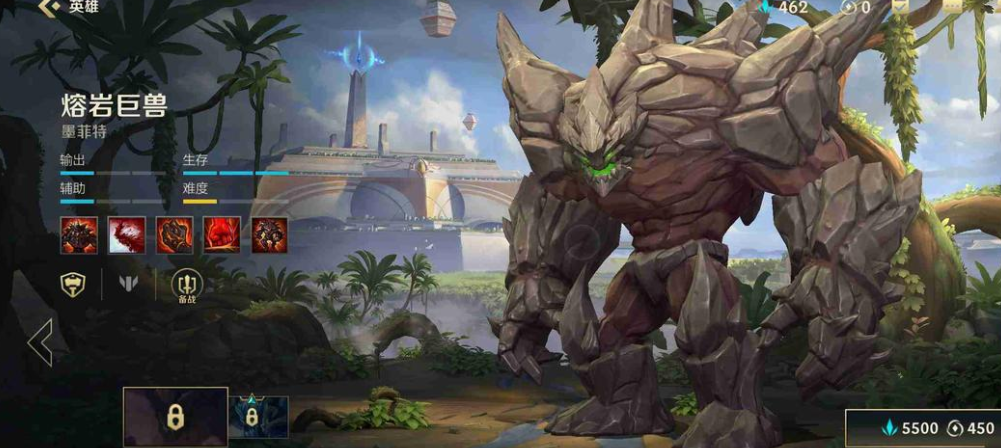View the red slash ability icon
Image resolution: width=1001 pixels, height=448 pixels.
127,235
